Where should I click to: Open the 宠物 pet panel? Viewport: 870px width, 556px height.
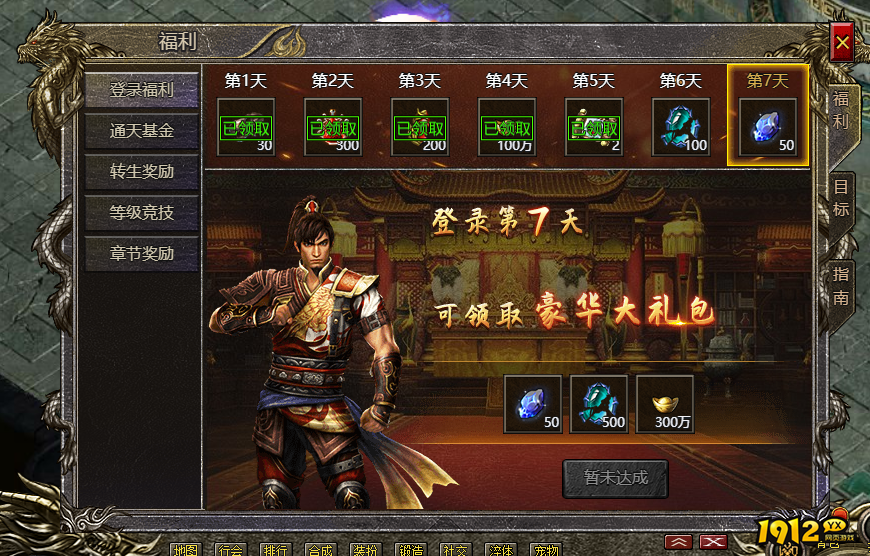(545, 549)
